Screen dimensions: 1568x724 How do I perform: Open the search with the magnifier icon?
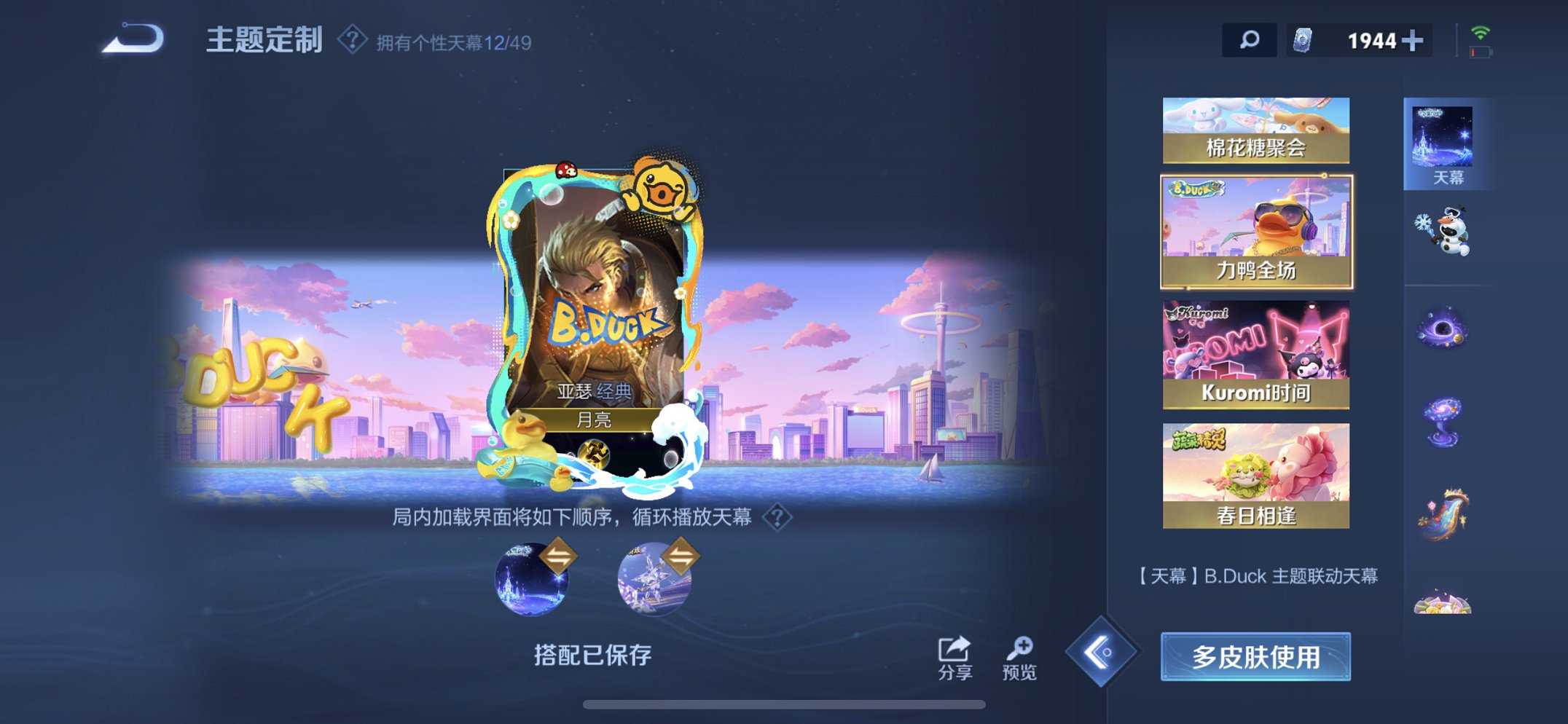pos(1248,41)
